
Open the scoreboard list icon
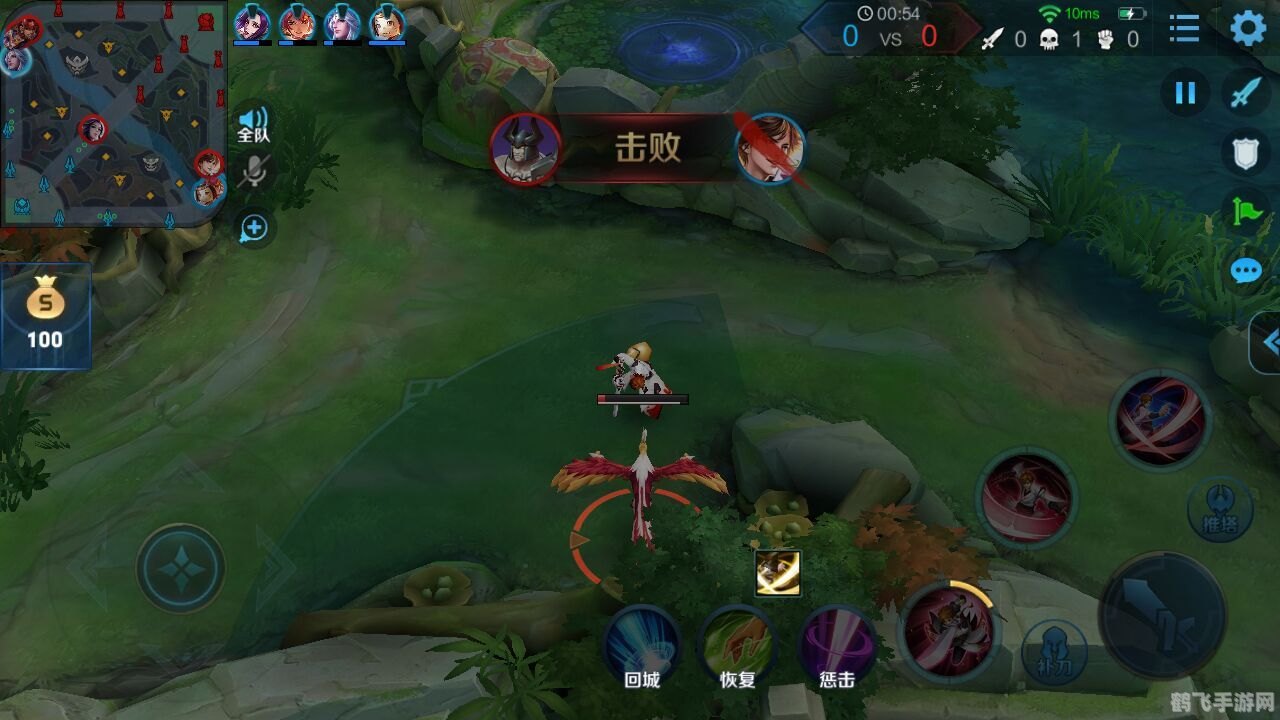pyautogui.click(x=1184, y=31)
